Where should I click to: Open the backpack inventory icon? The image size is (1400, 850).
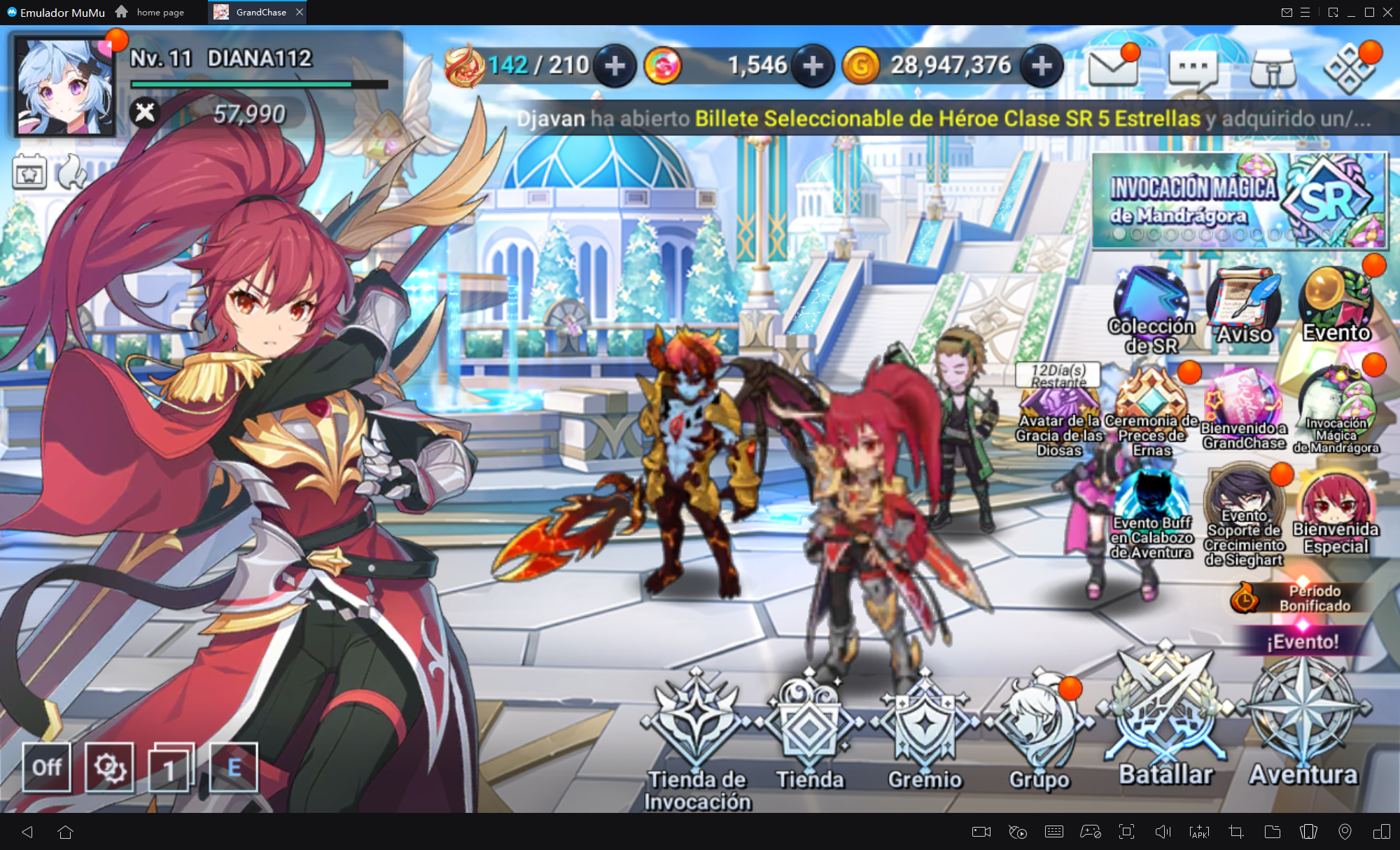point(1273,68)
